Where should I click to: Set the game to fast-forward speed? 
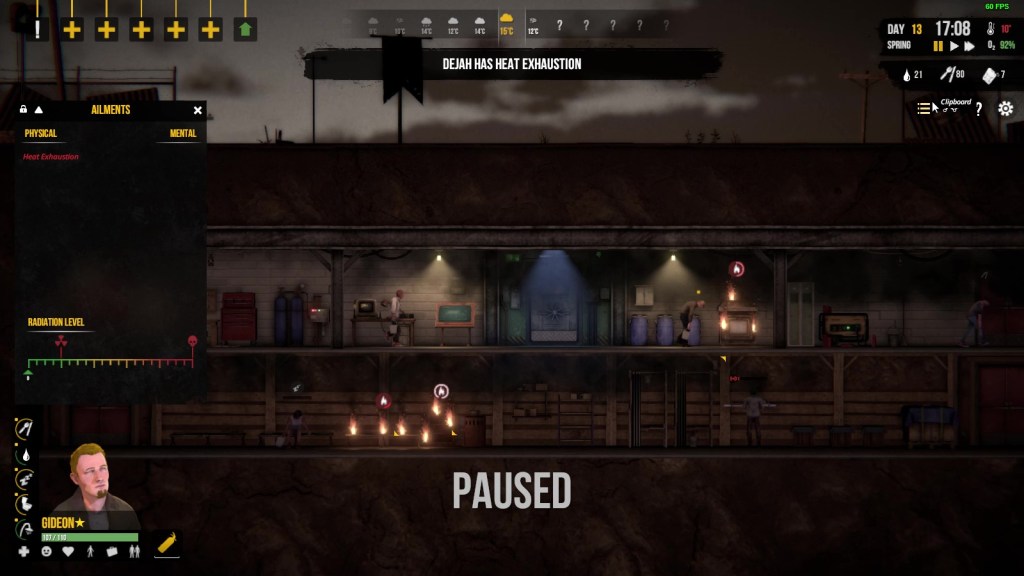(971, 46)
